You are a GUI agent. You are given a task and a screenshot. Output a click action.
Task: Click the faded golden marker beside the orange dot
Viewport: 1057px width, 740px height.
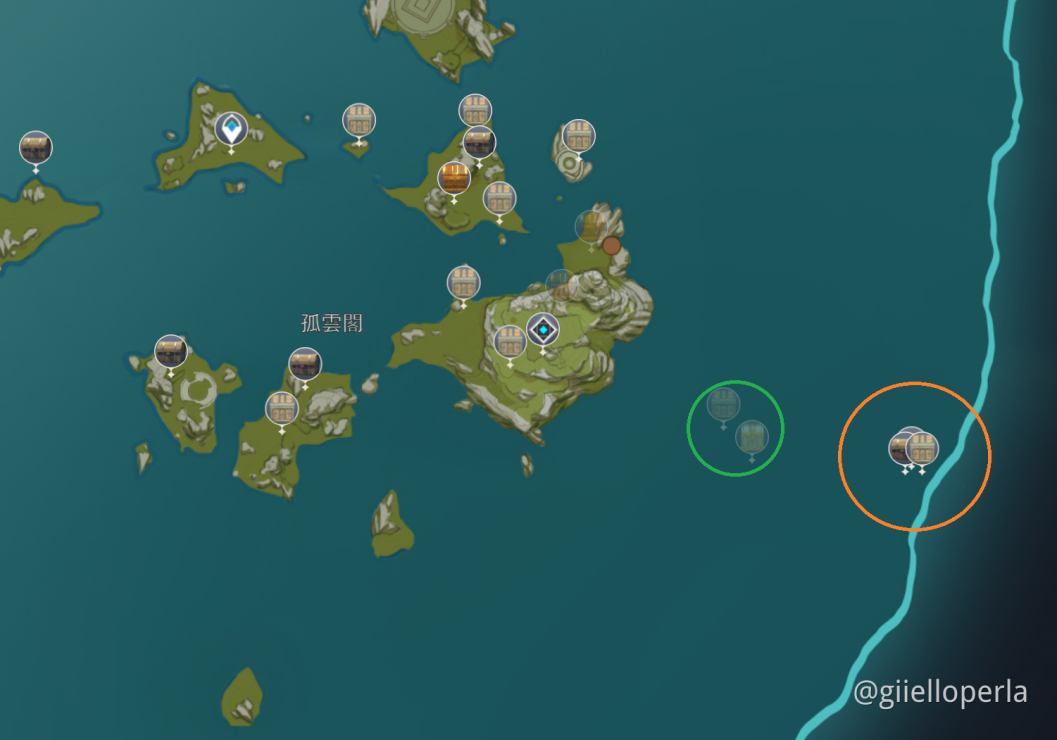591,226
